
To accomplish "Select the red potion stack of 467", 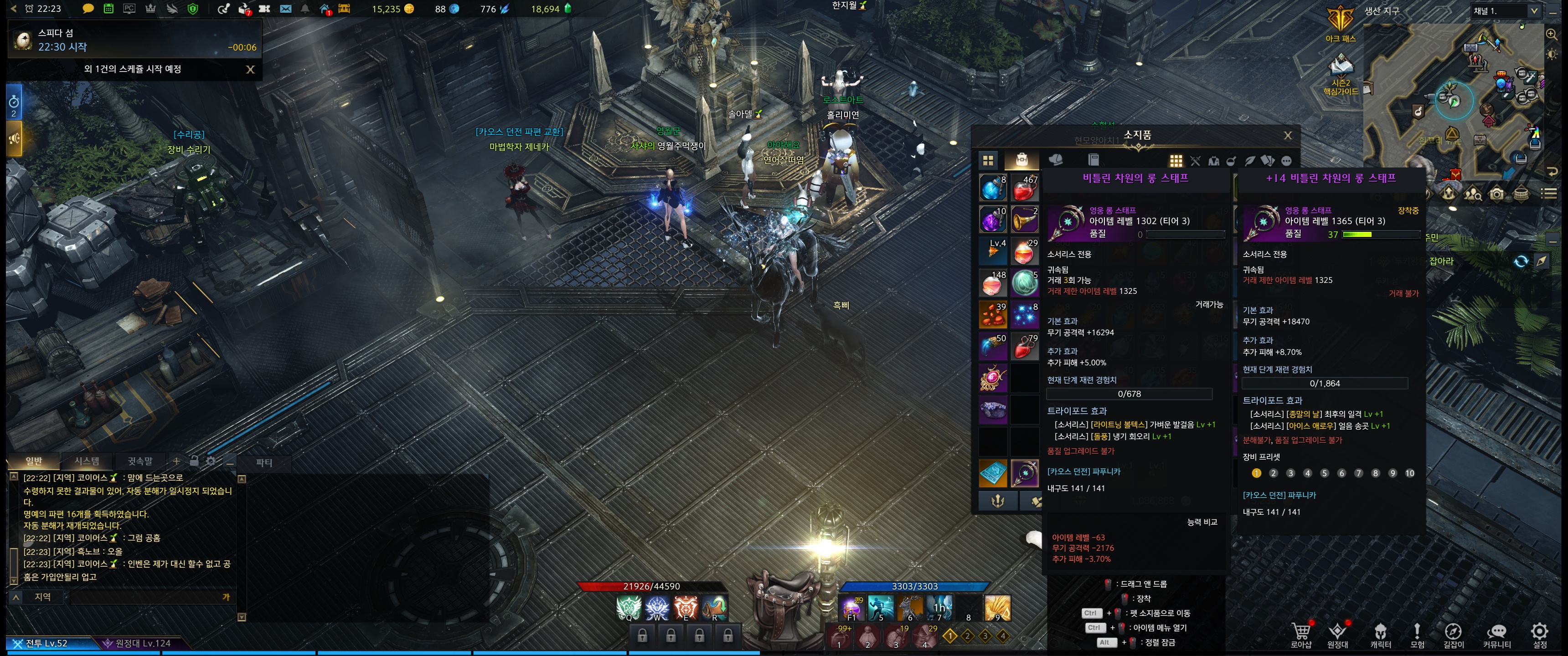I will 1024,188.
